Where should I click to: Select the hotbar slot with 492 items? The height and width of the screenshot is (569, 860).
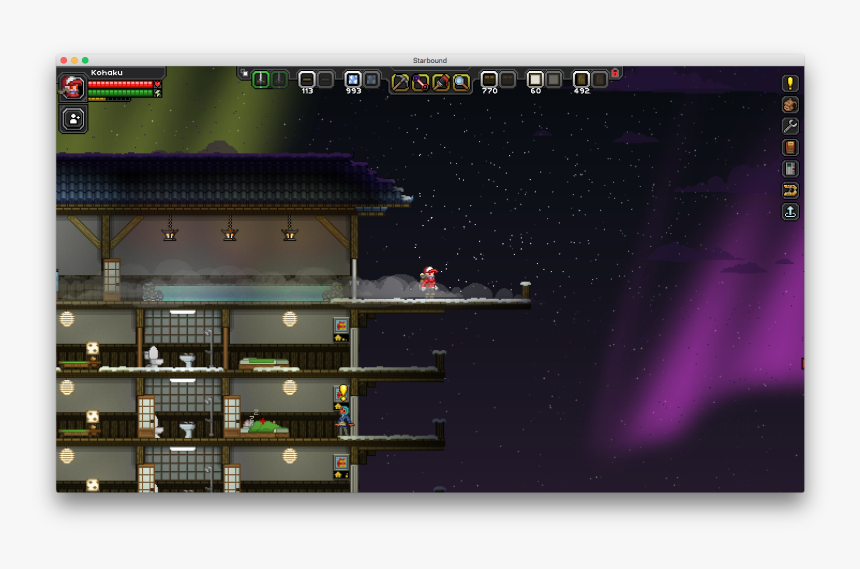(x=581, y=79)
